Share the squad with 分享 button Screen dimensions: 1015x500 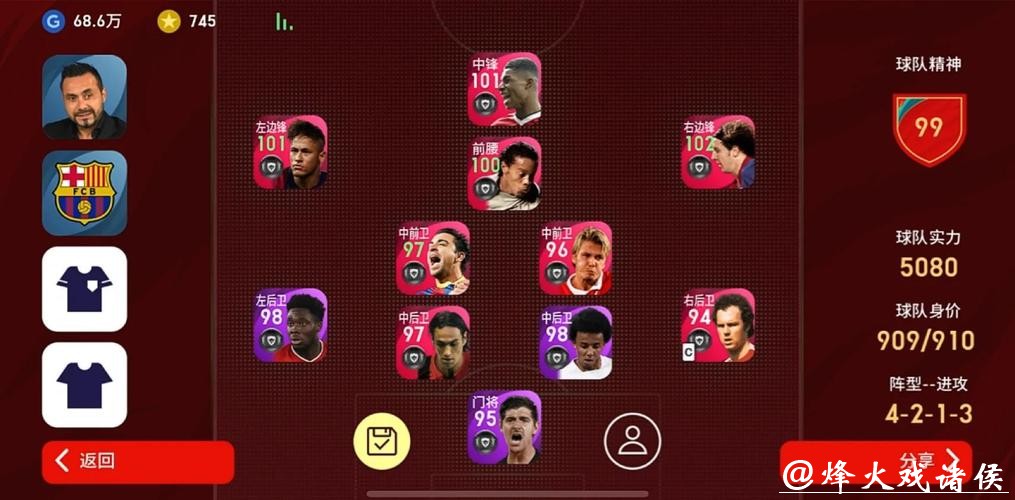tap(875, 461)
